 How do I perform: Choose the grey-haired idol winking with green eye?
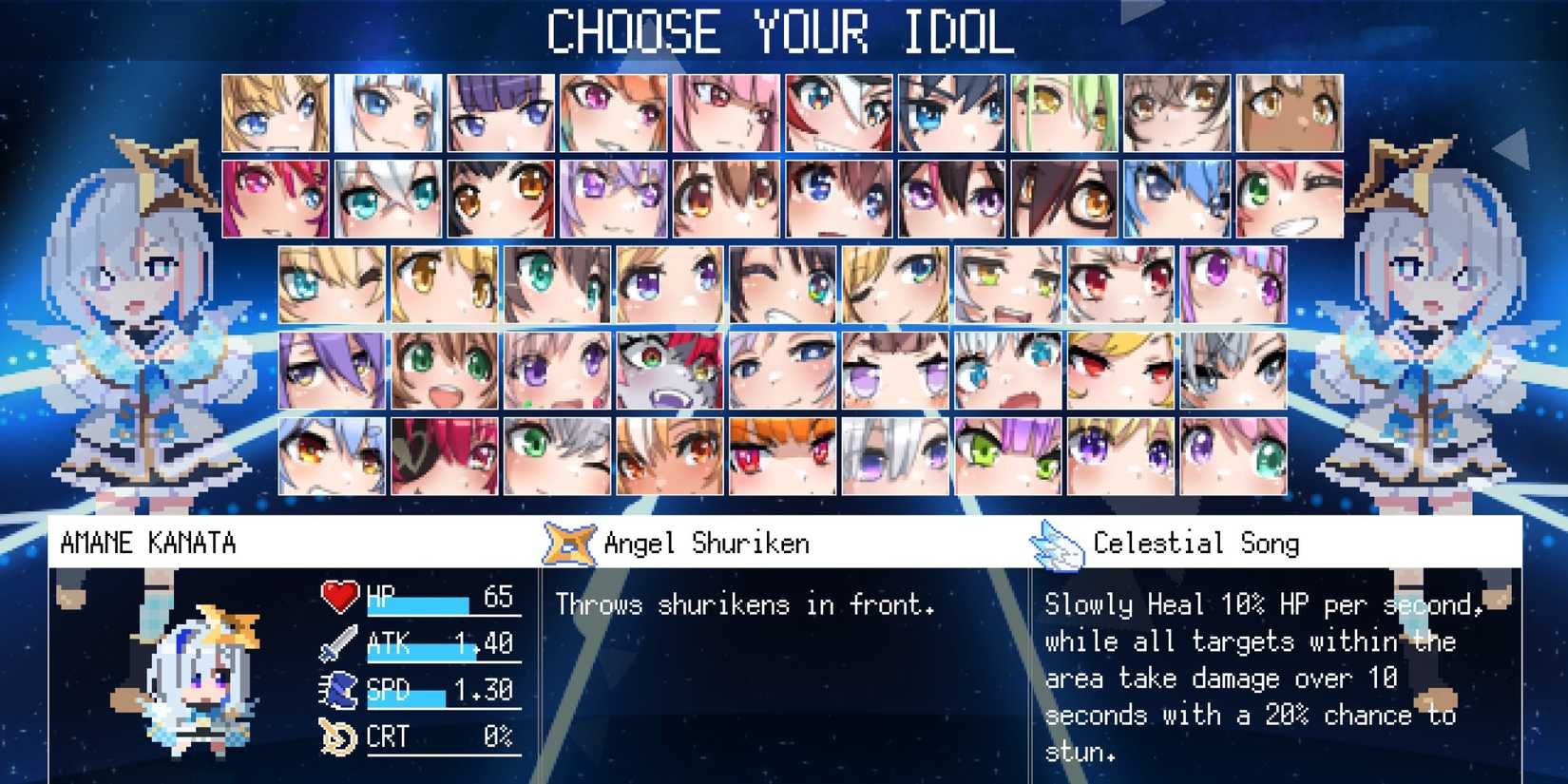click(x=557, y=456)
